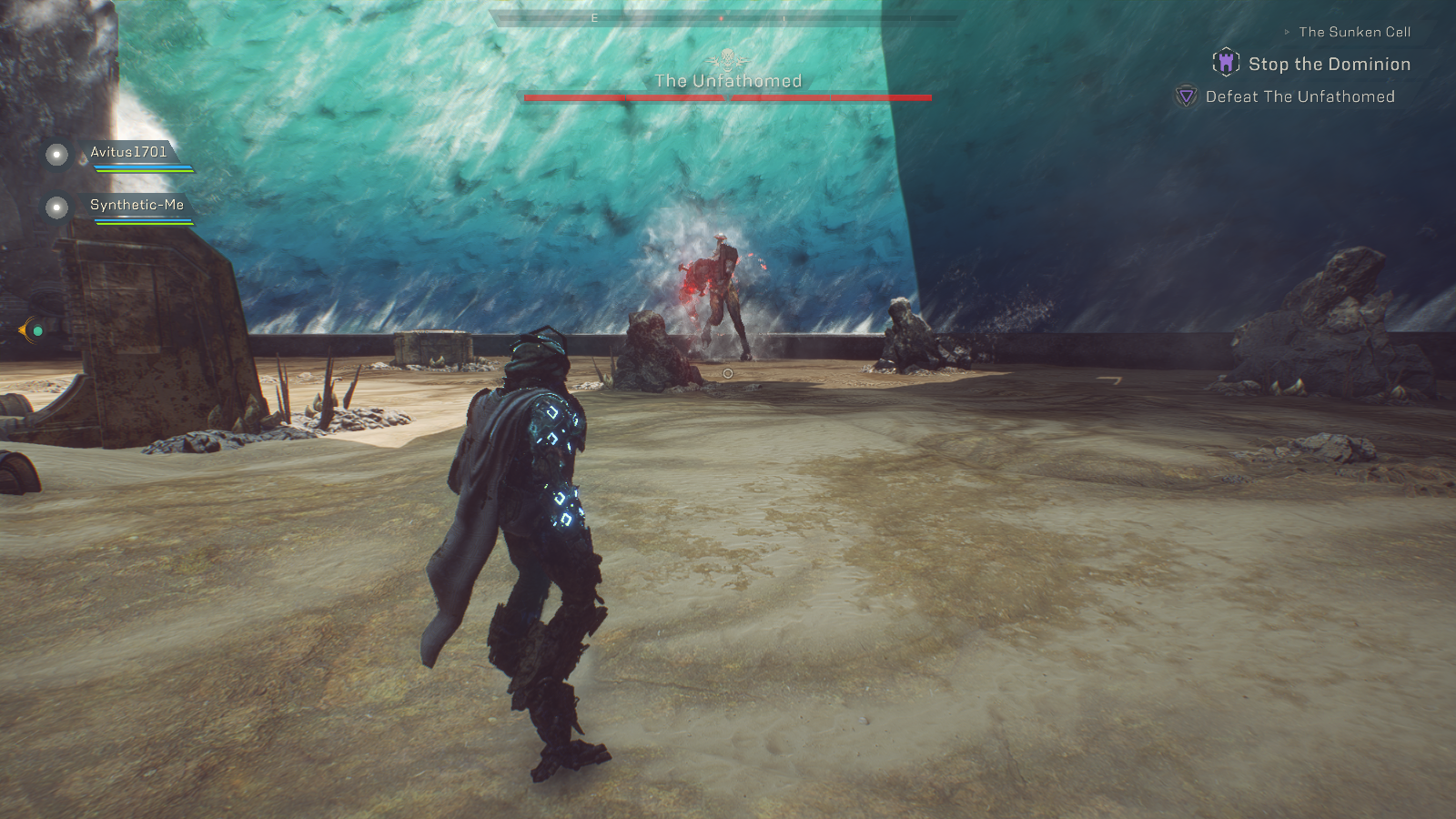Open the Stop the Dominion mission tracker
This screenshot has width=1456, height=819.
1329,65
